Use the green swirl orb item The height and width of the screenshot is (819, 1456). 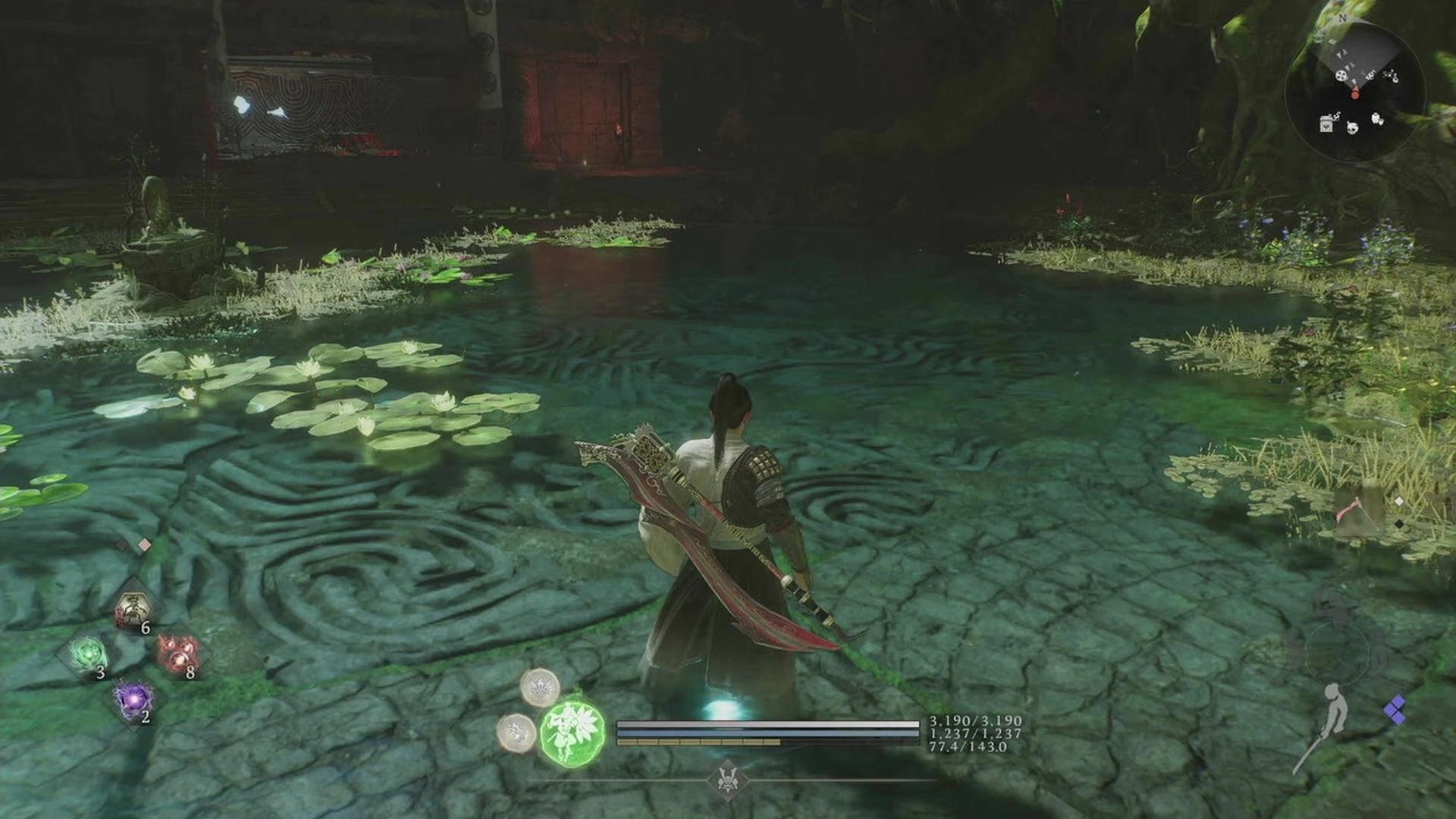86,653
